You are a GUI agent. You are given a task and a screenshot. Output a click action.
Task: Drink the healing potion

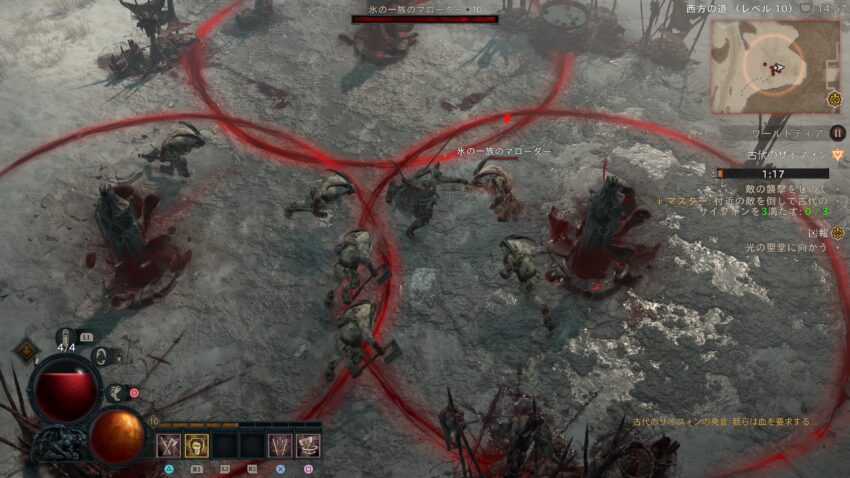pyautogui.click(x=69, y=338)
